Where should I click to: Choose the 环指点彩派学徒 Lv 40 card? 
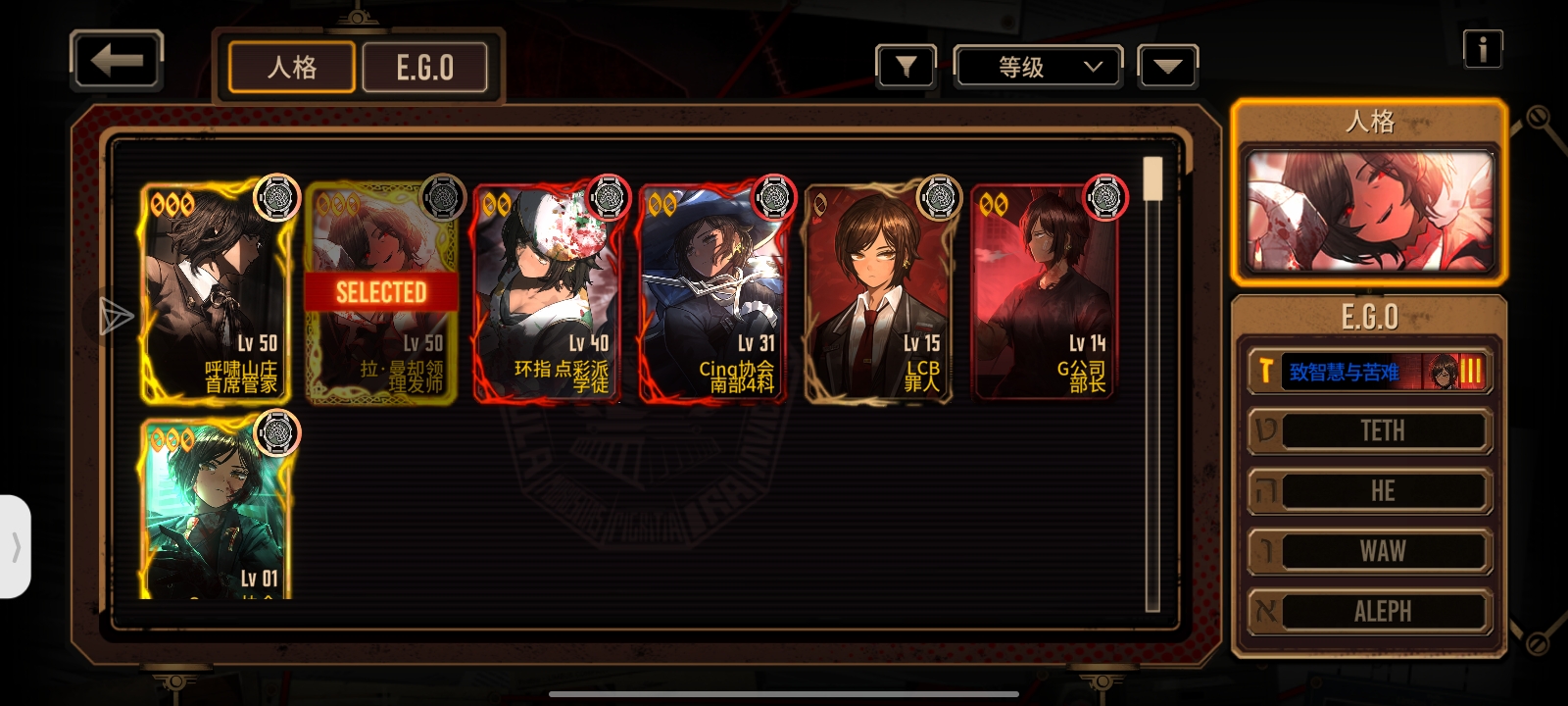coord(548,293)
